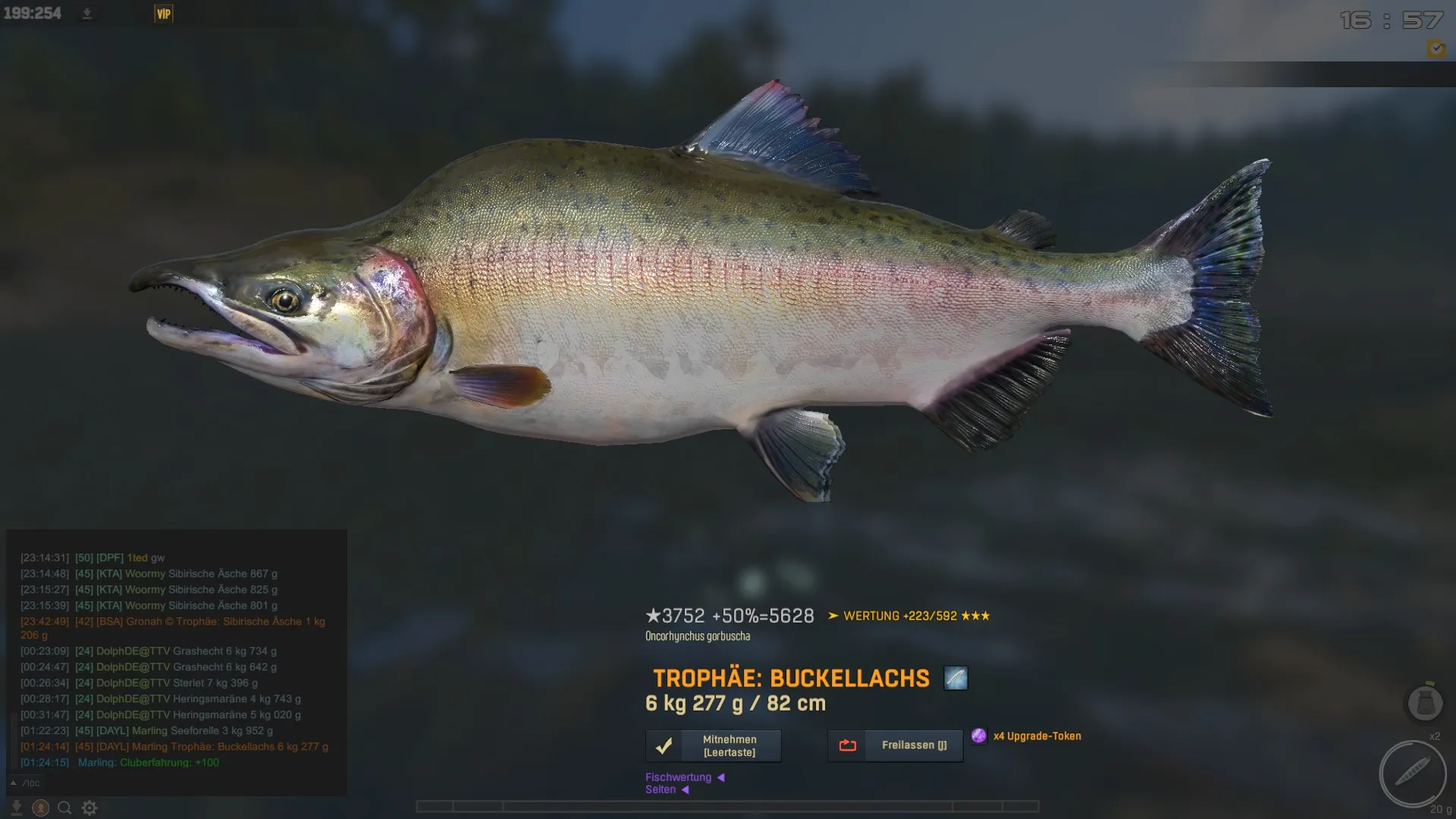This screenshot has width=1456, height=819.
Task: Open the groundbait bag icon
Action: pos(1424,703)
